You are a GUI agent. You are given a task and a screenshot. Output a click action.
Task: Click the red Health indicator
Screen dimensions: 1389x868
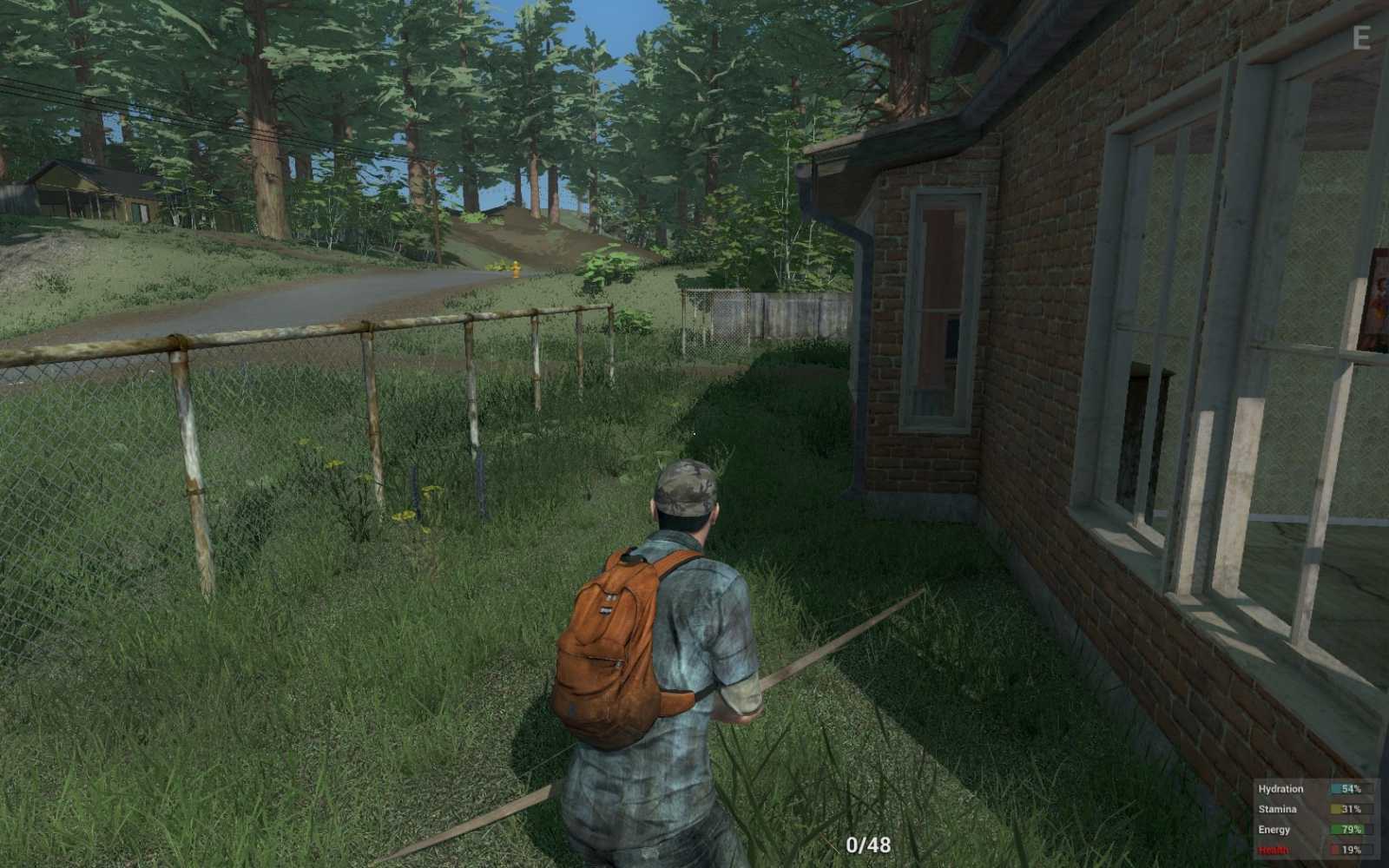(x=1273, y=850)
